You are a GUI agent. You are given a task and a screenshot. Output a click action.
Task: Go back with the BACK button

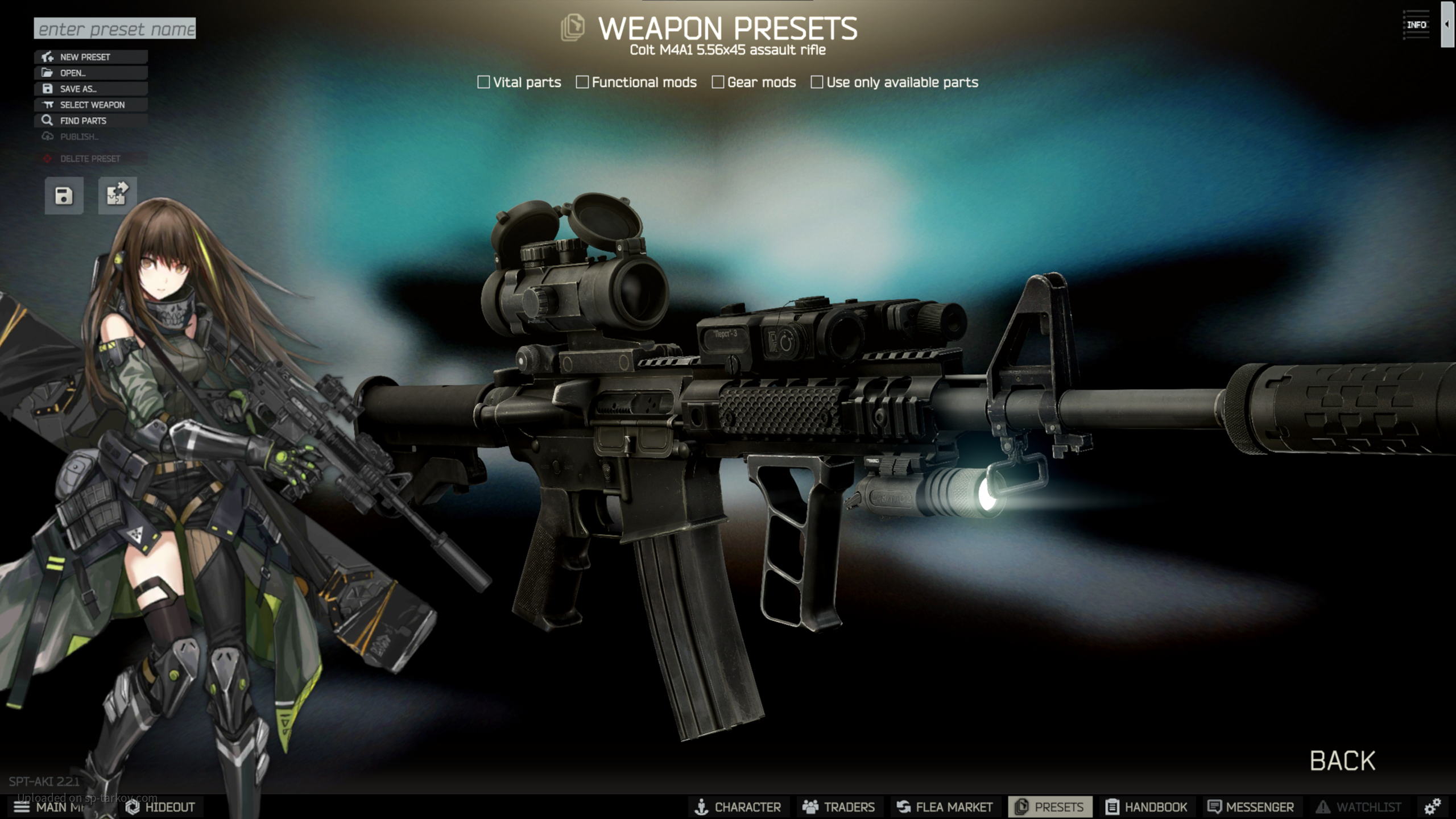[x=1342, y=761]
